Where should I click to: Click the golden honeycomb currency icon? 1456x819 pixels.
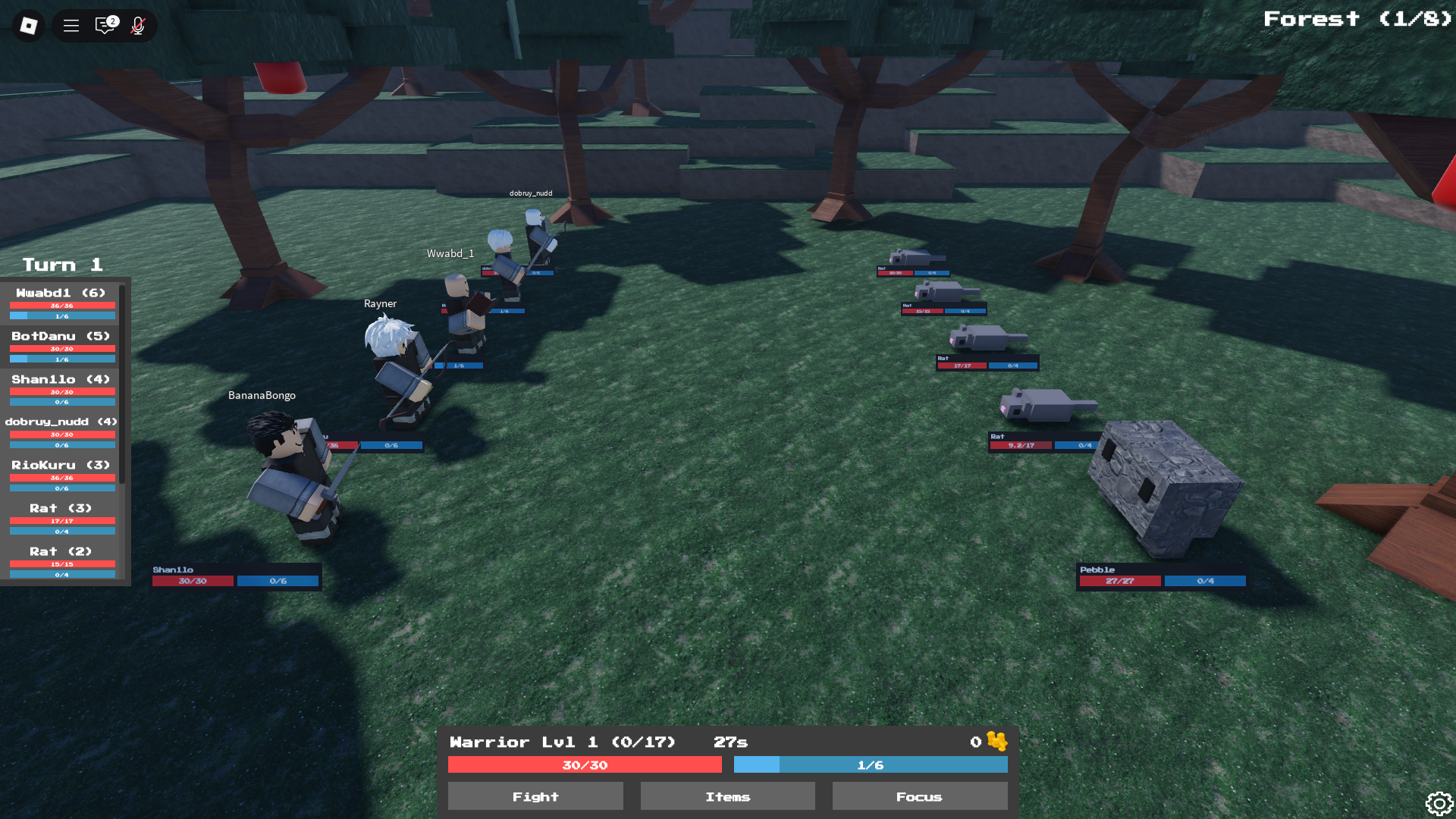point(996,742)
